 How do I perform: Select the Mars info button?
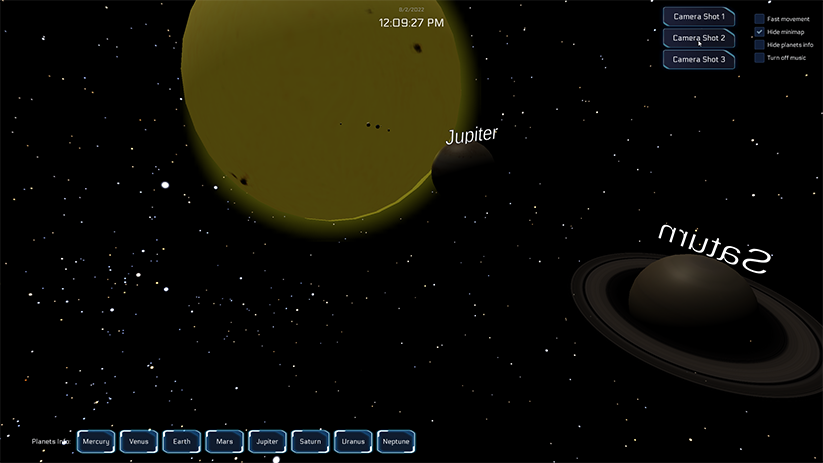224,441
